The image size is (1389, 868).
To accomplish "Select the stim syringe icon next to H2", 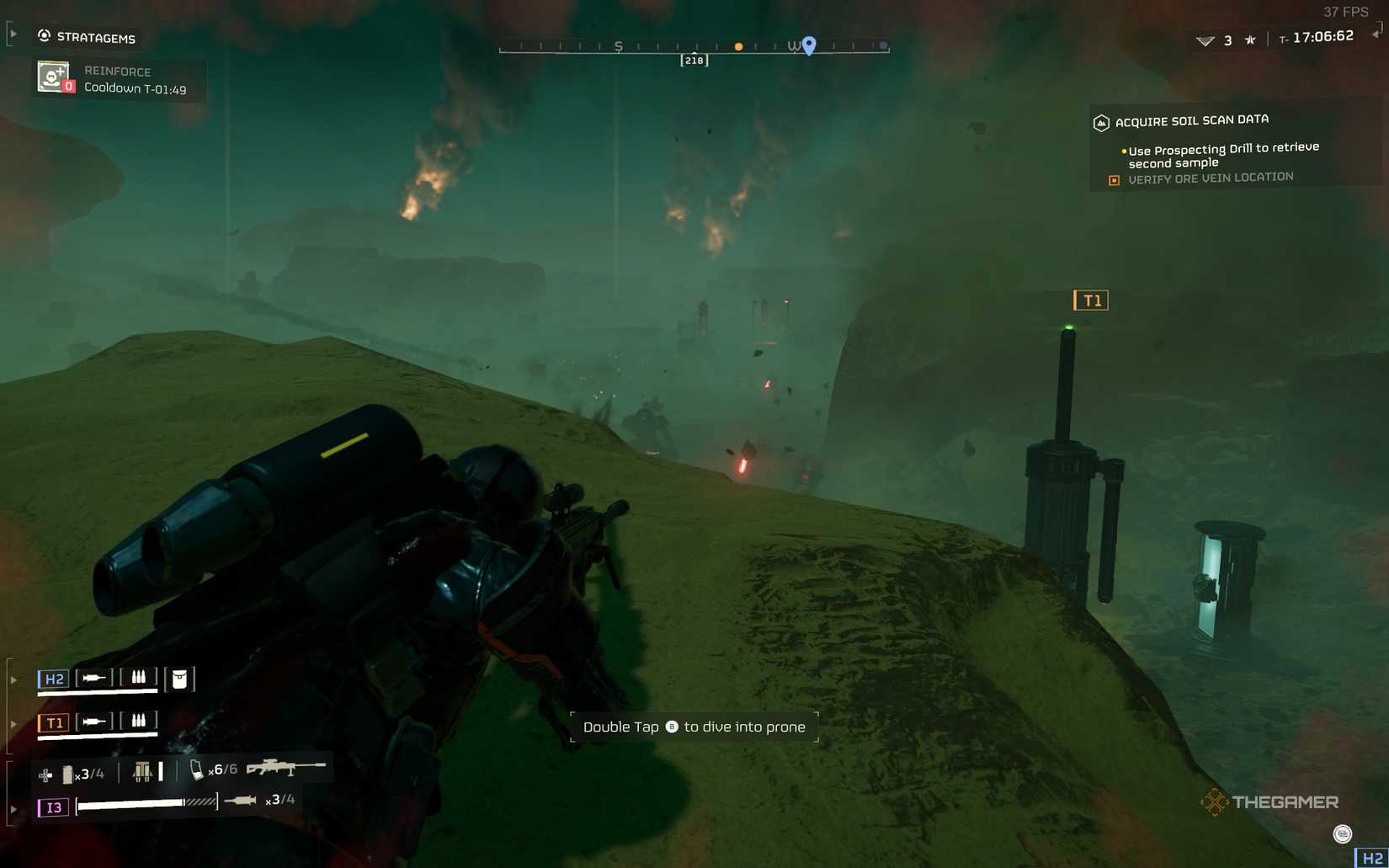I will click(93, 678).
